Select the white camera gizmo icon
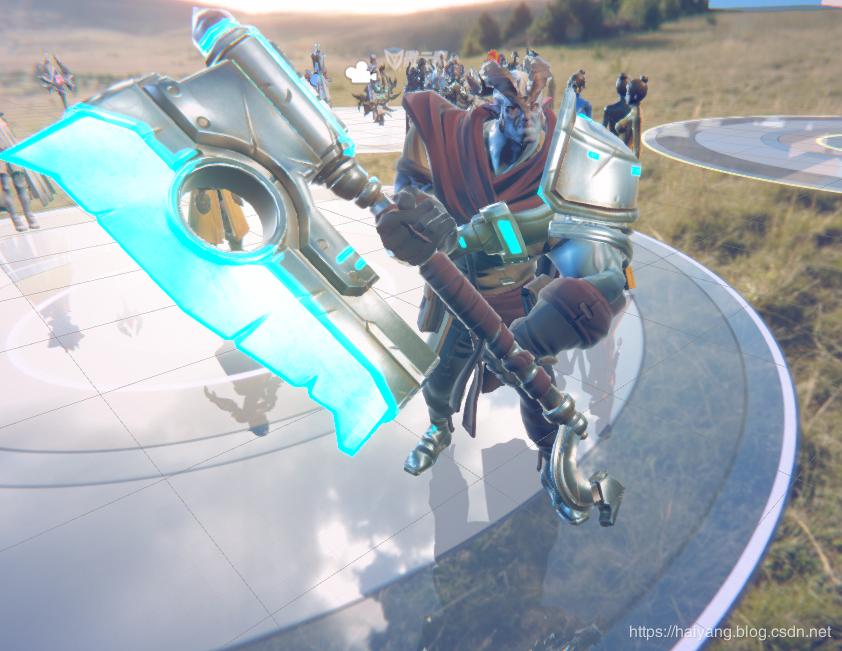 [x=357, y=72]
